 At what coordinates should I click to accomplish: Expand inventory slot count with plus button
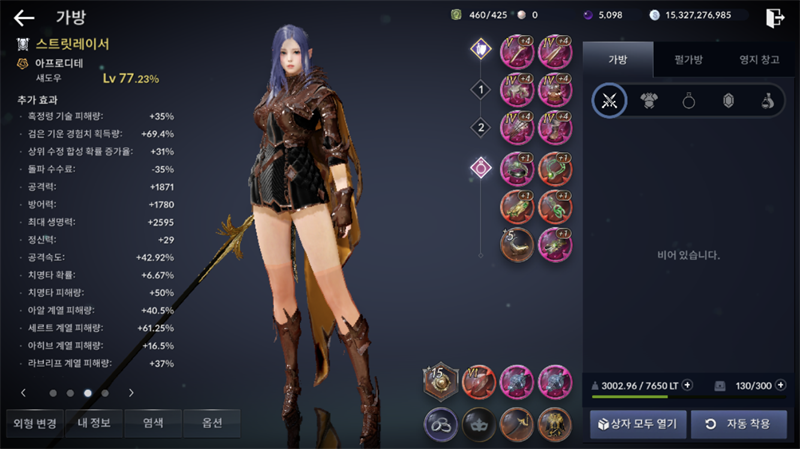click(780, 384)
